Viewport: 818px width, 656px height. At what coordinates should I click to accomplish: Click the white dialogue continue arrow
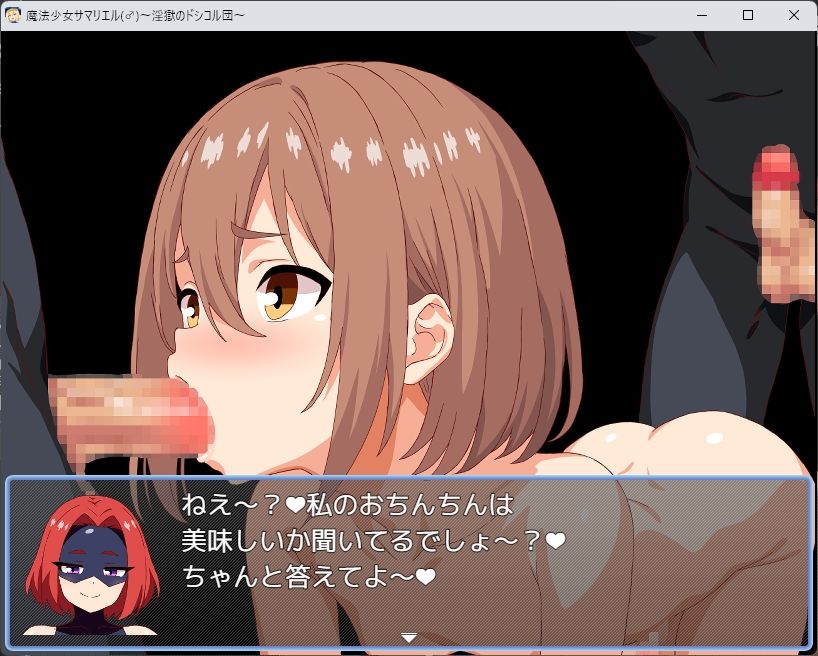[x=409, y=637]
